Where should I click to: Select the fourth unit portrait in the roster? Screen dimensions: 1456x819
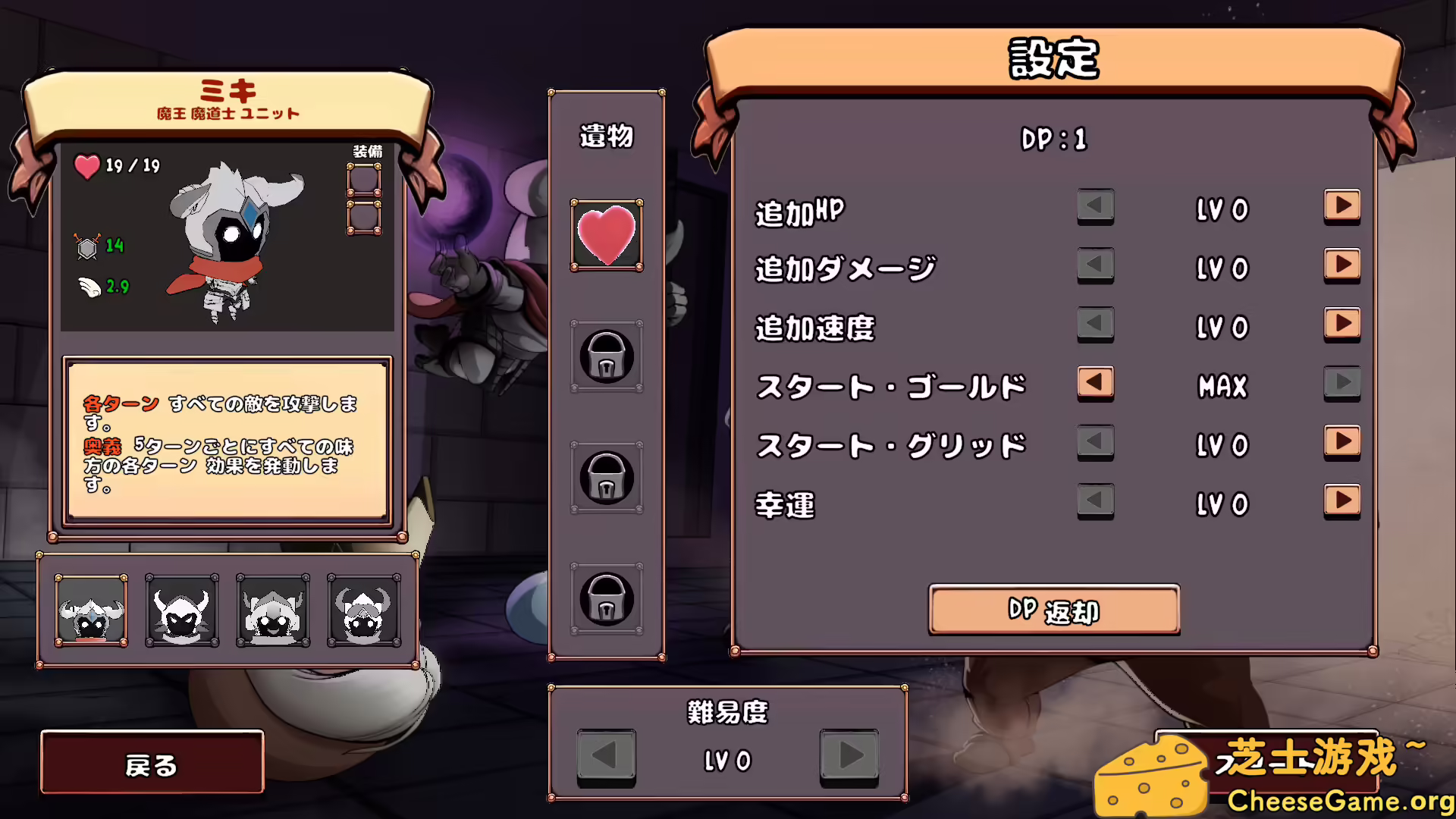362,609
